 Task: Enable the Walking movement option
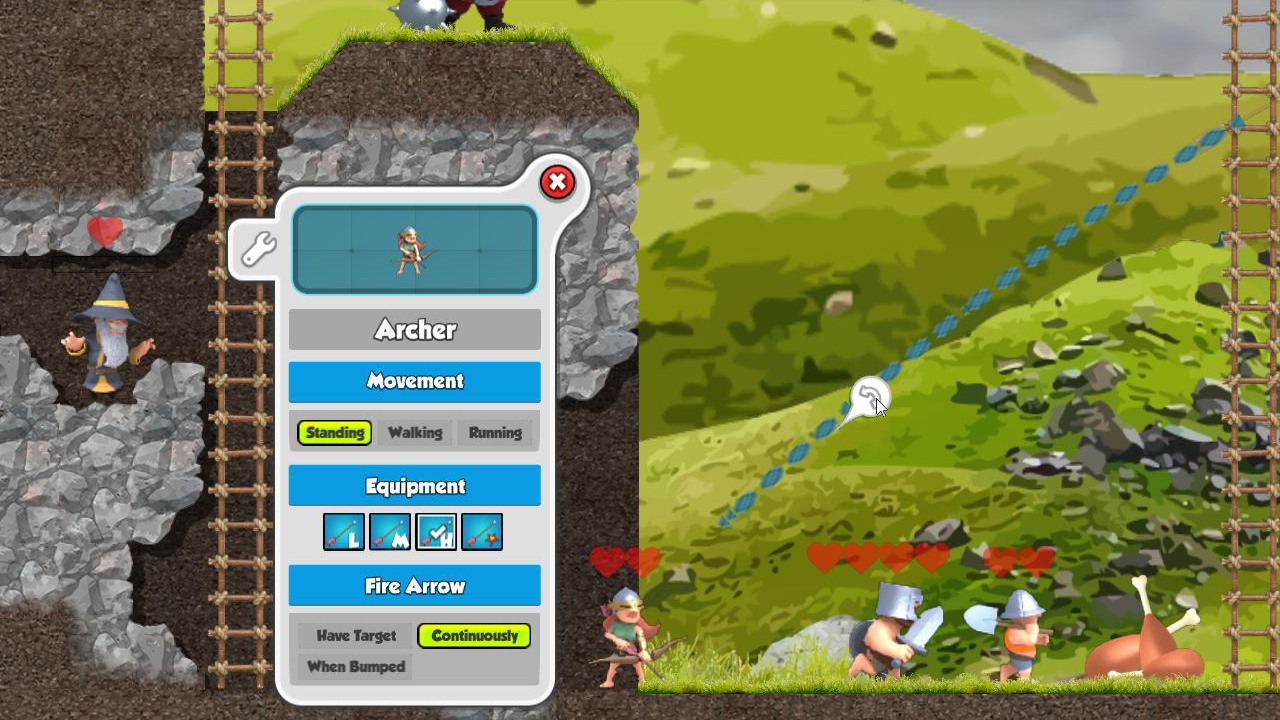[415, 432]
